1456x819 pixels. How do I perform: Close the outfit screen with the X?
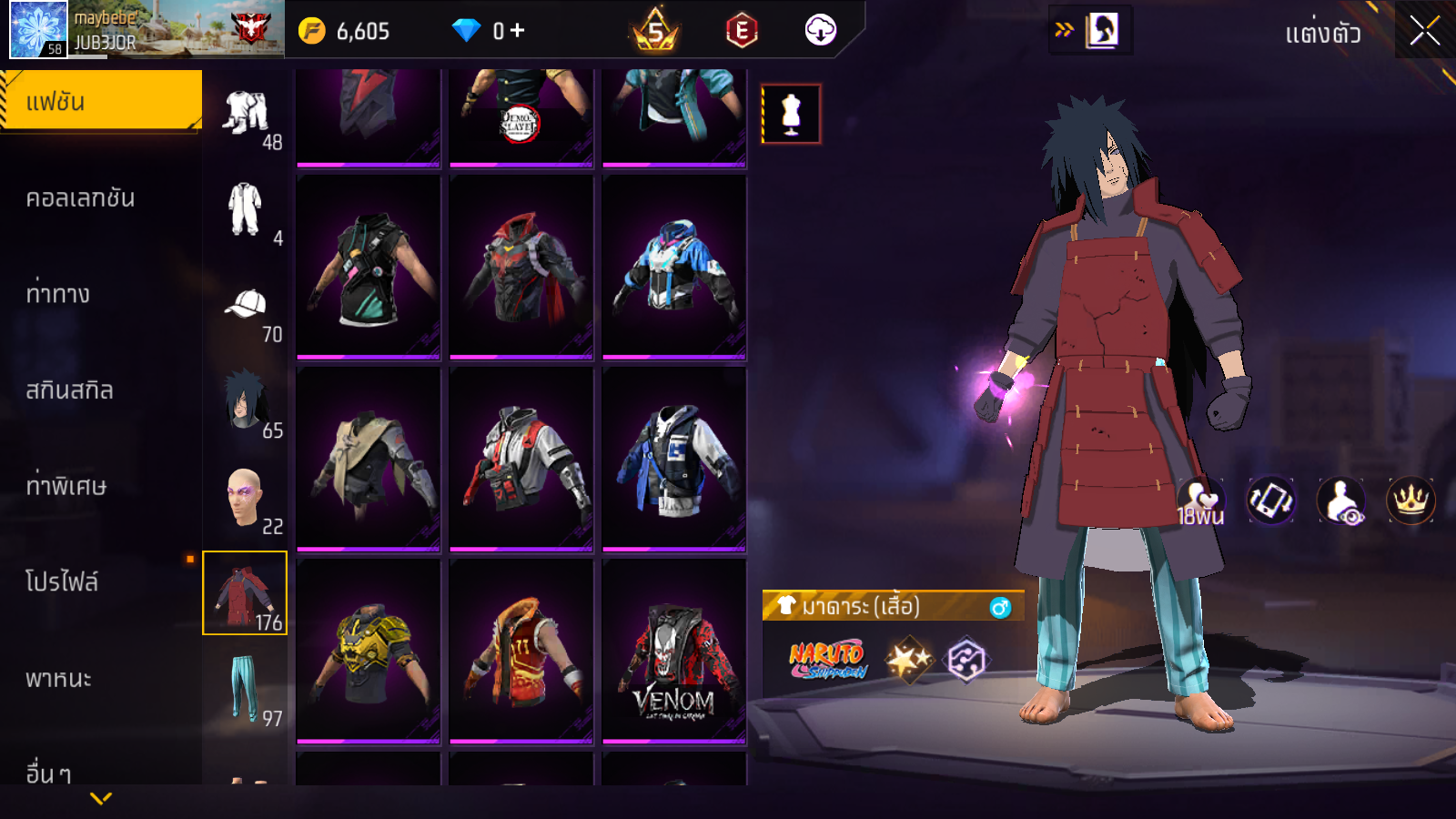[x=1424, y=31]
